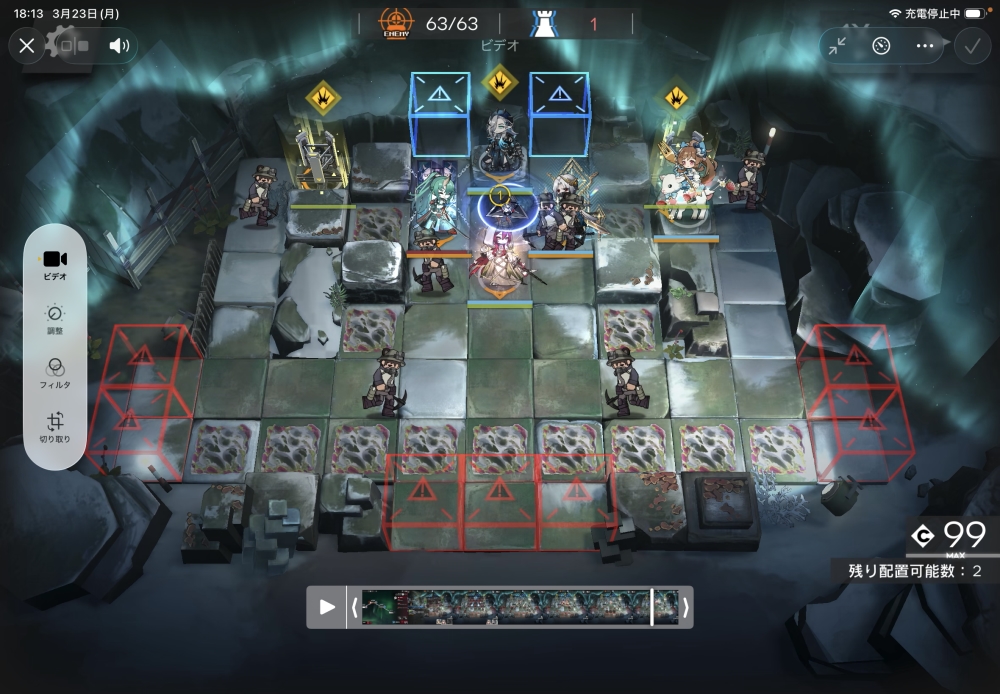
Task: Switch to the ビデオ tab
Action: pos(55,265)
